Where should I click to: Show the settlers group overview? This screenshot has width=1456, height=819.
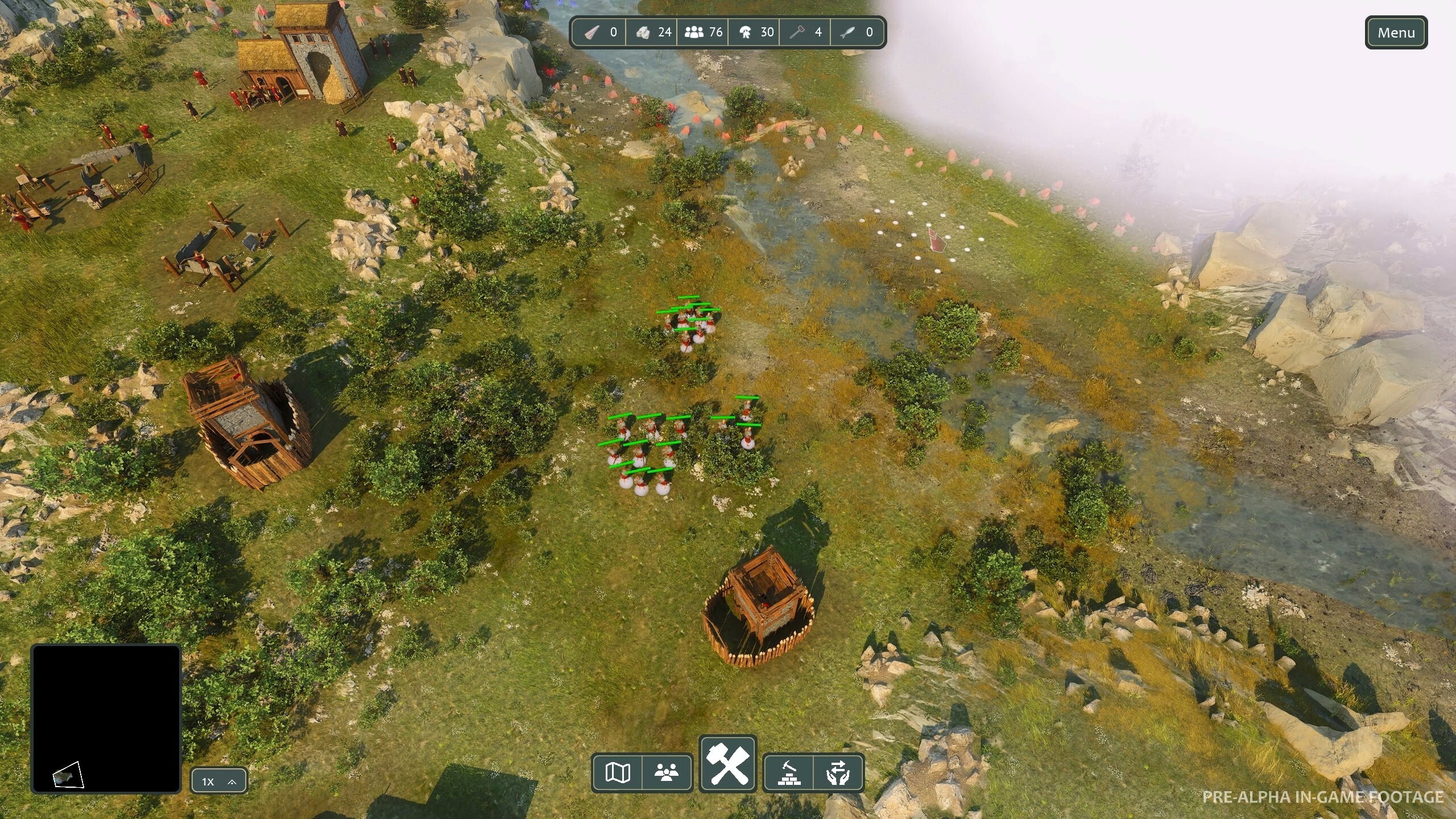(667, 772)
